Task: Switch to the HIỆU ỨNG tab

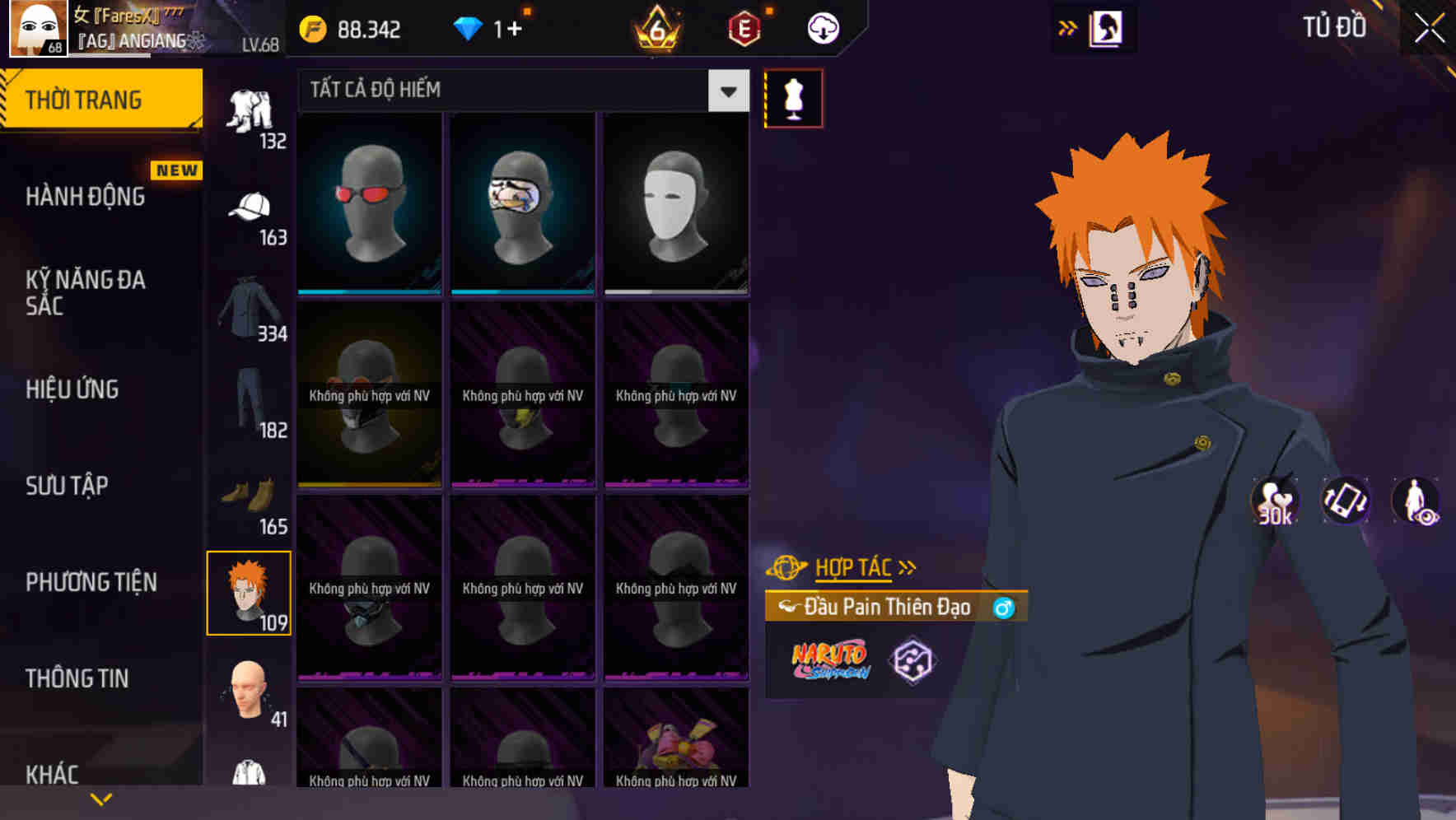Action: coord(72,389)
